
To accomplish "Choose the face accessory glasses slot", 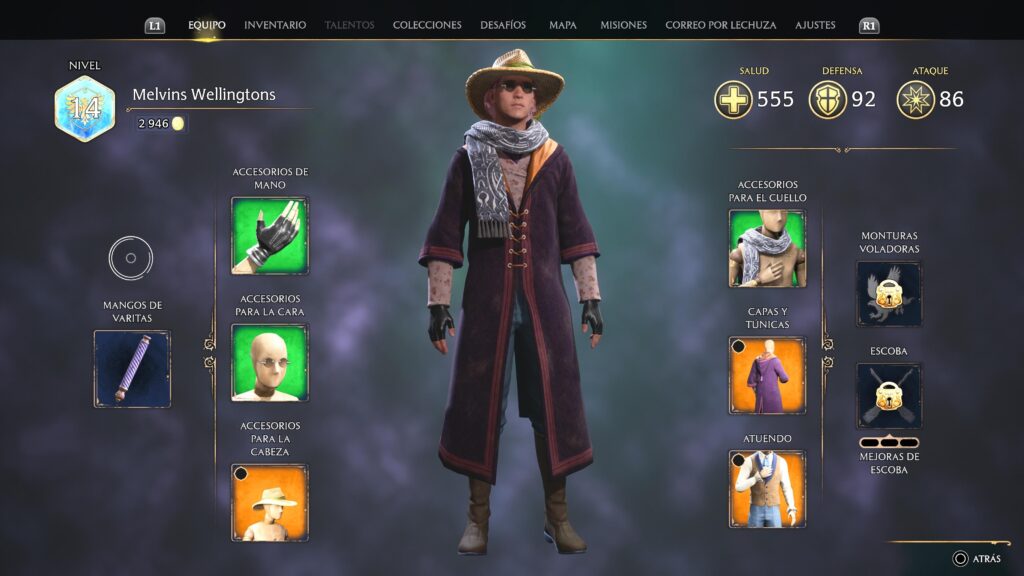I will pyautogui.click(x=270, y=362).
